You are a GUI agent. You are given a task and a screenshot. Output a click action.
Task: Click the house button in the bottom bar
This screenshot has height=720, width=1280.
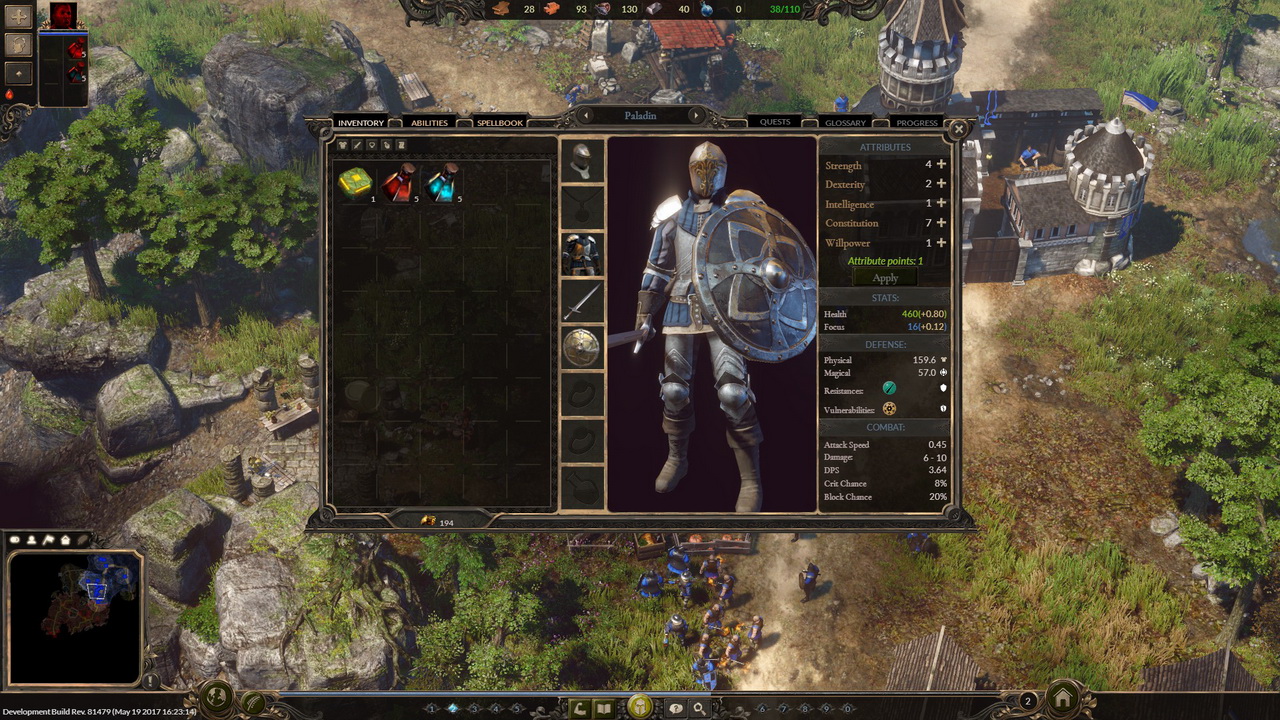tap(1062, 698)
